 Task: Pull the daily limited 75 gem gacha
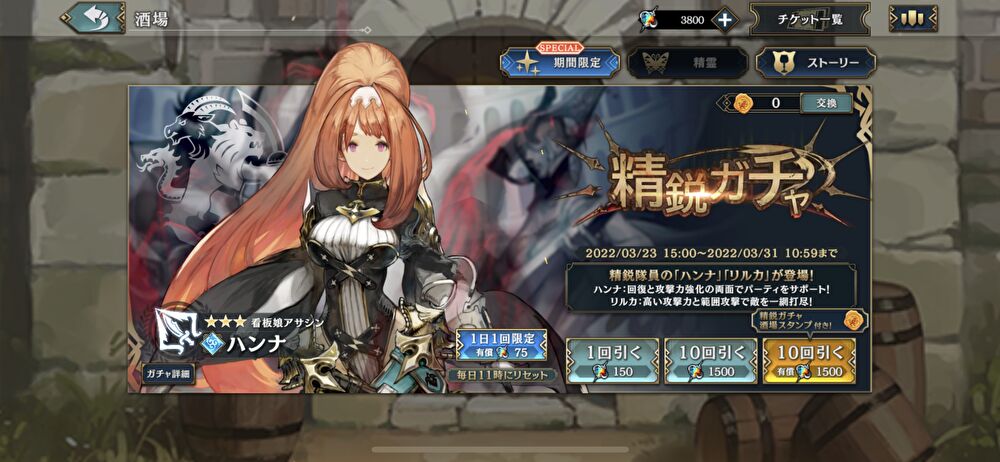502,345
